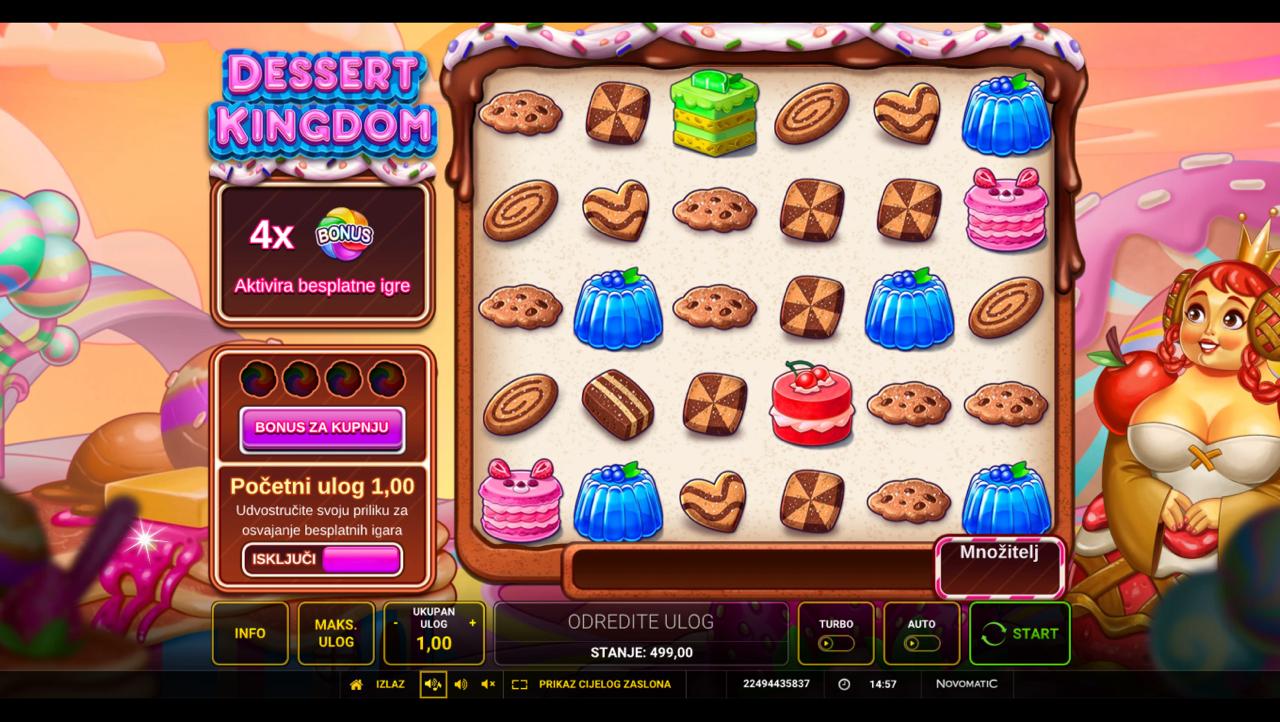
Task: Exit the game via IZLAZ
Action: tap(378, 685)
